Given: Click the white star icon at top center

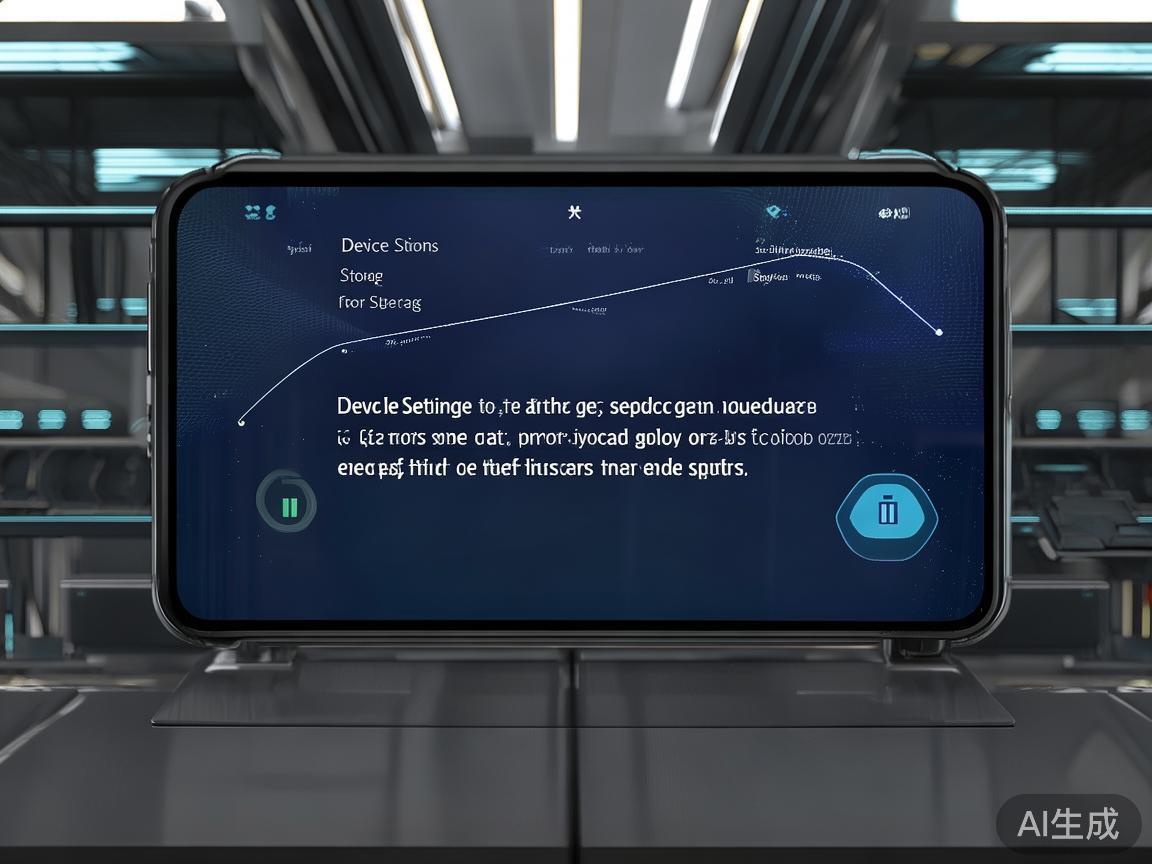Looking at the screenshot, I should tap(574, 212).
